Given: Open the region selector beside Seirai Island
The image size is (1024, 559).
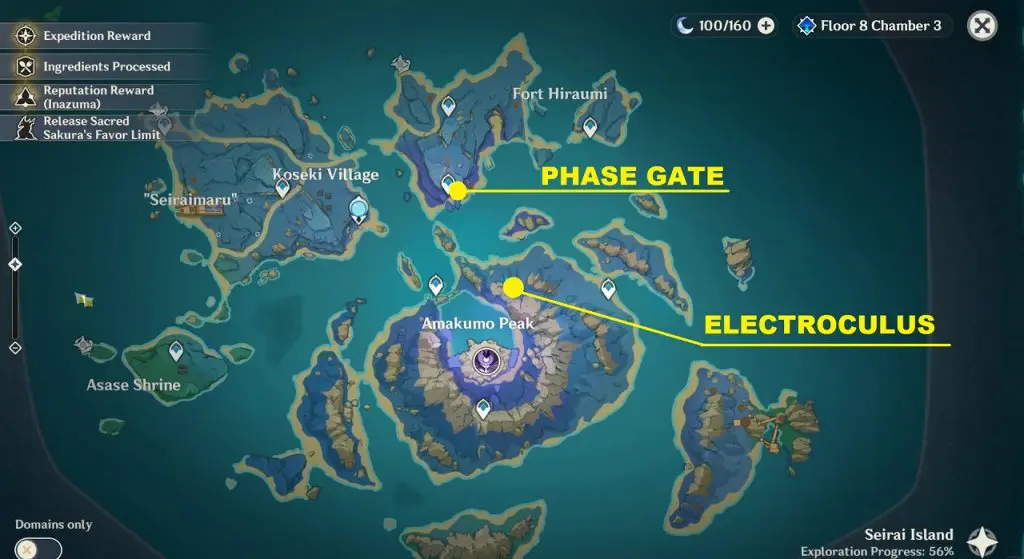Looking at the screenshot, I should (x=981, y=541).
